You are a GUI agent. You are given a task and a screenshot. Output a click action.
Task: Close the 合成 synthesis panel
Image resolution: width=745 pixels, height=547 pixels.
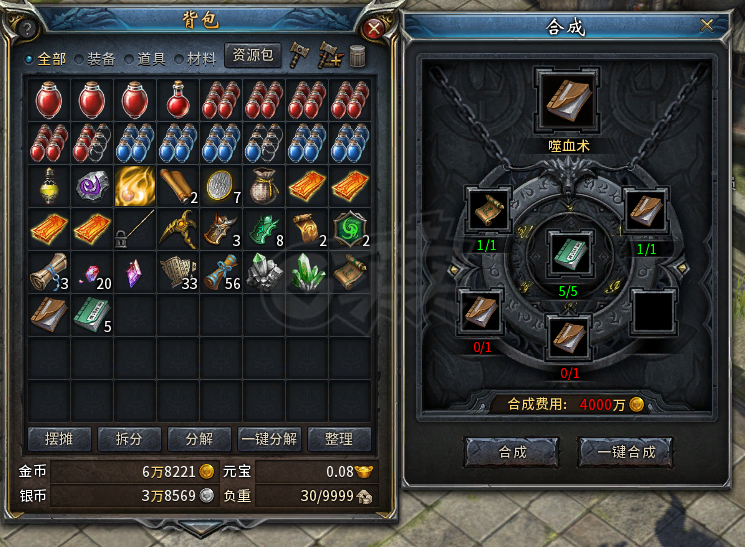707,24
